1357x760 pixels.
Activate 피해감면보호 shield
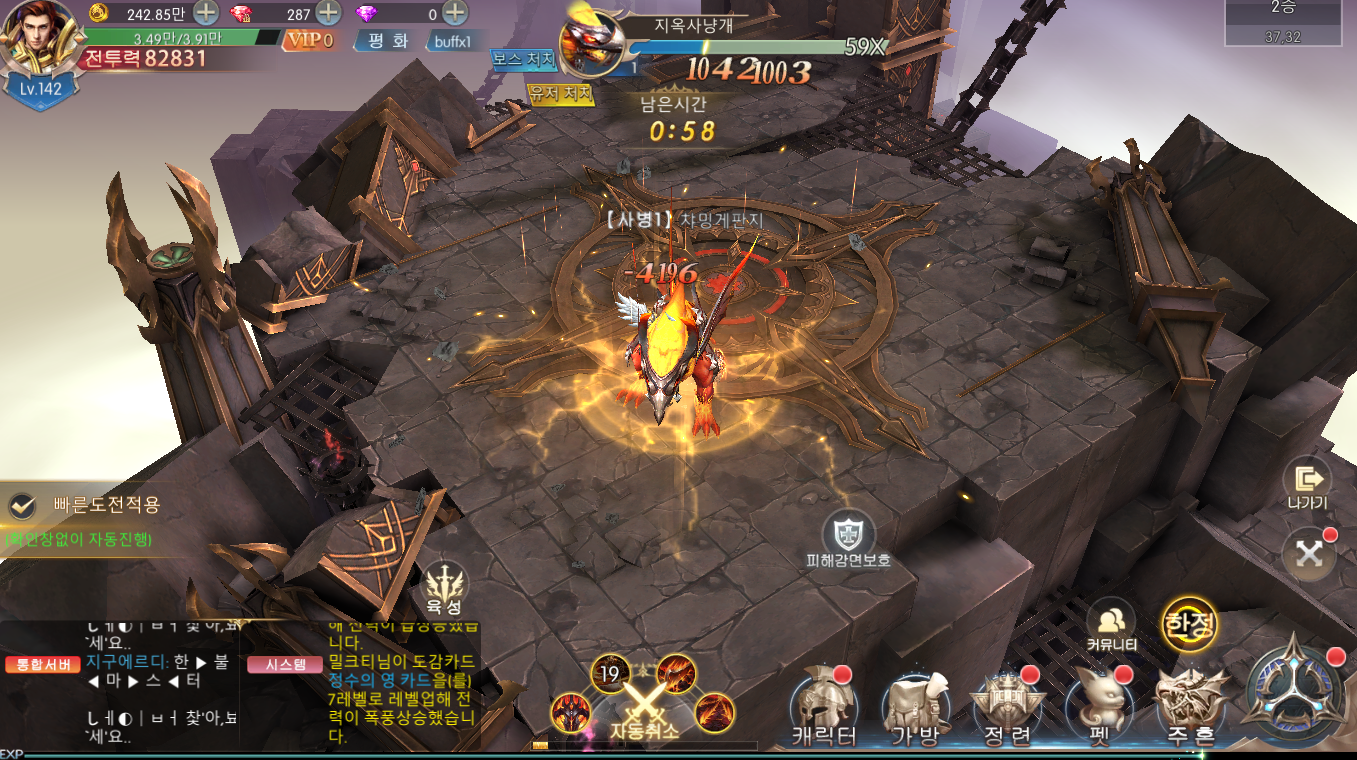(848, 537)
